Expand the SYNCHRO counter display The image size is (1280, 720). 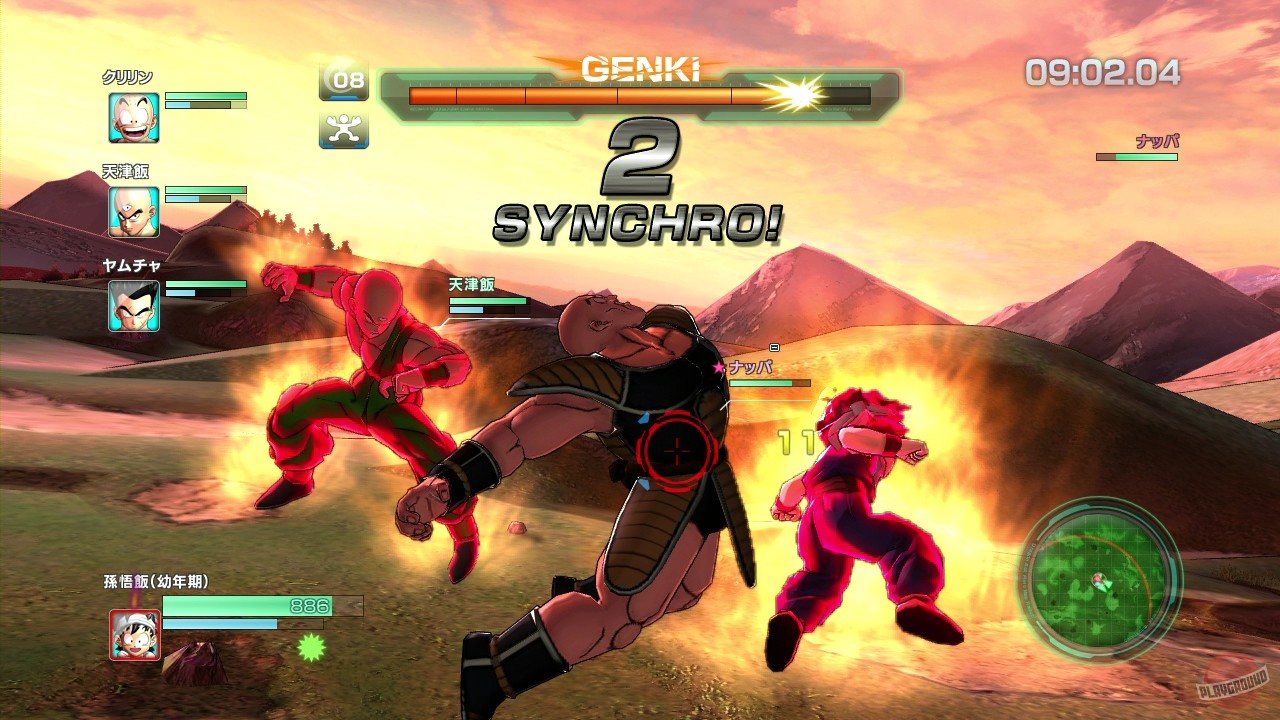(x=640, y=160)
